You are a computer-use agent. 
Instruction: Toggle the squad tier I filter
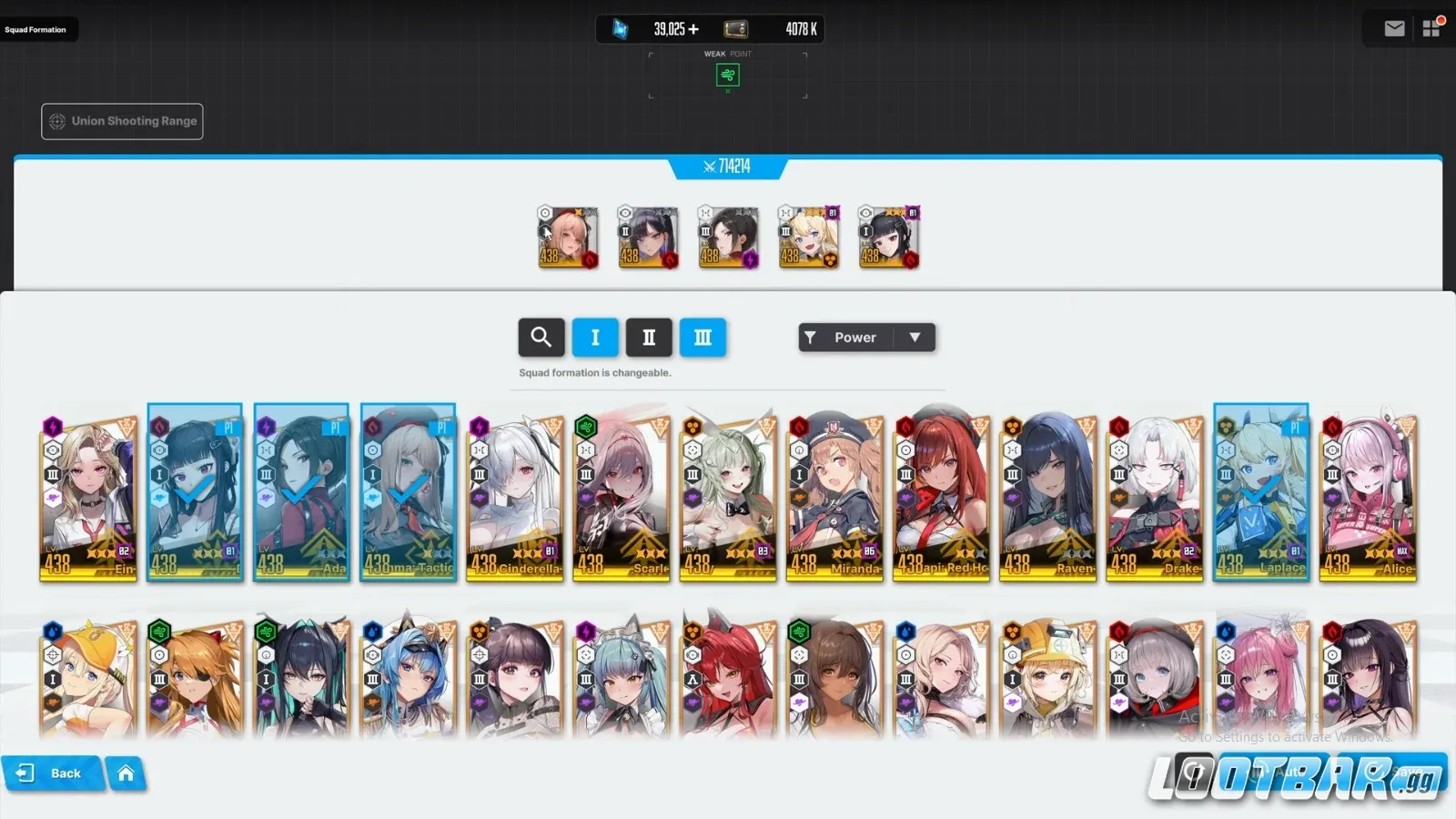[595, 338]
